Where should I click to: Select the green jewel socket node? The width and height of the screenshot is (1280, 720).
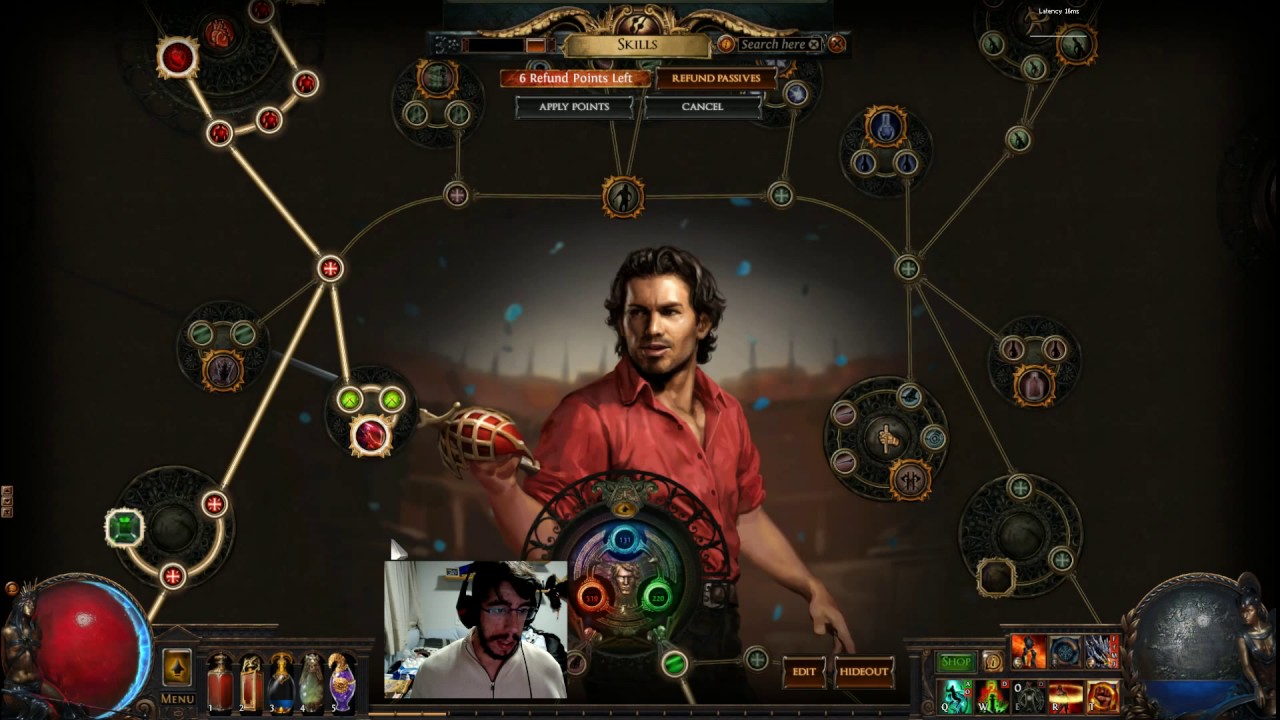click(124, 527)
